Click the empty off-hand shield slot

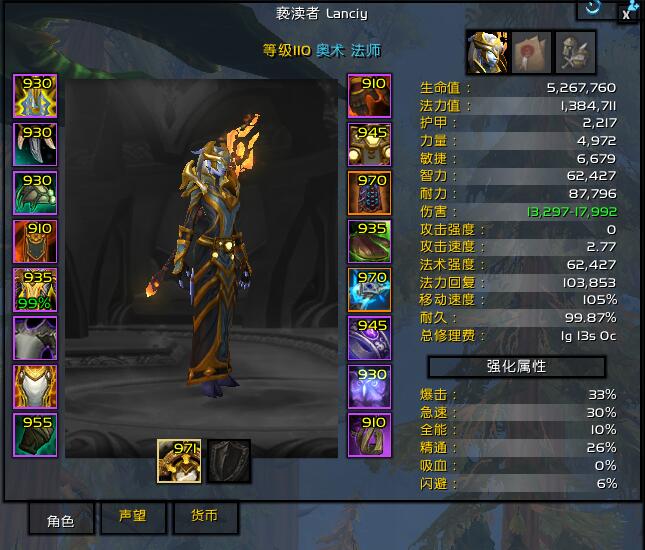pyautogui.click(x=229, y=461)
